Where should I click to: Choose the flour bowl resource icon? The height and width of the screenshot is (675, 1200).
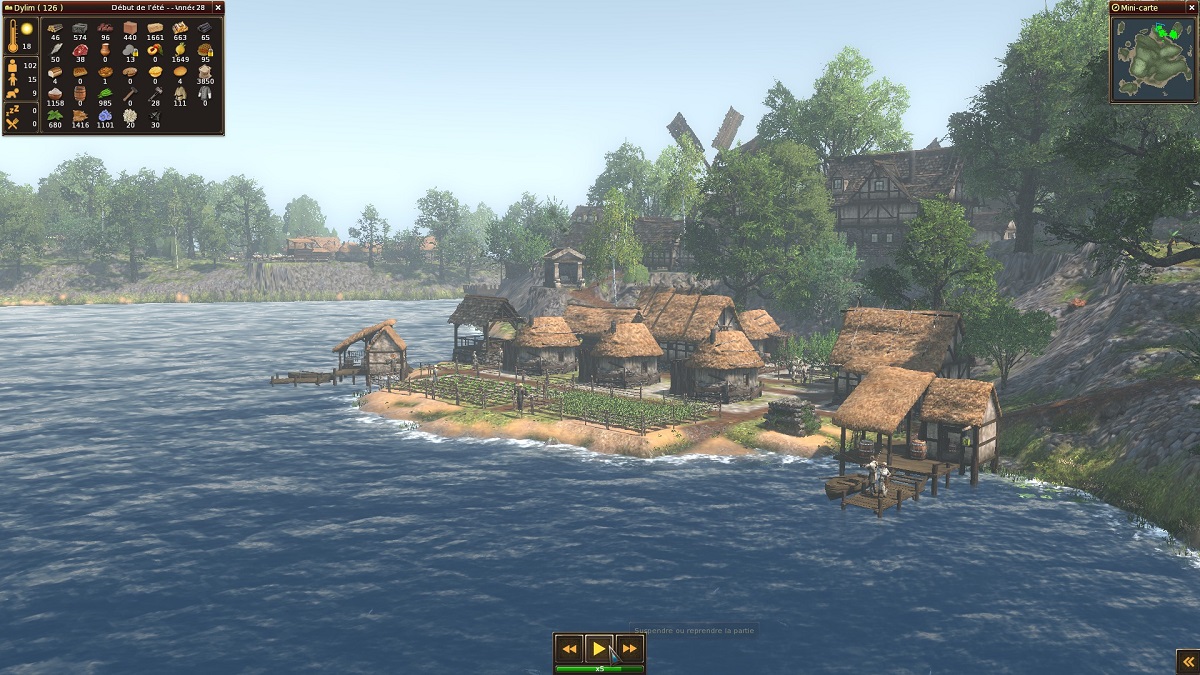pos(55,93)
